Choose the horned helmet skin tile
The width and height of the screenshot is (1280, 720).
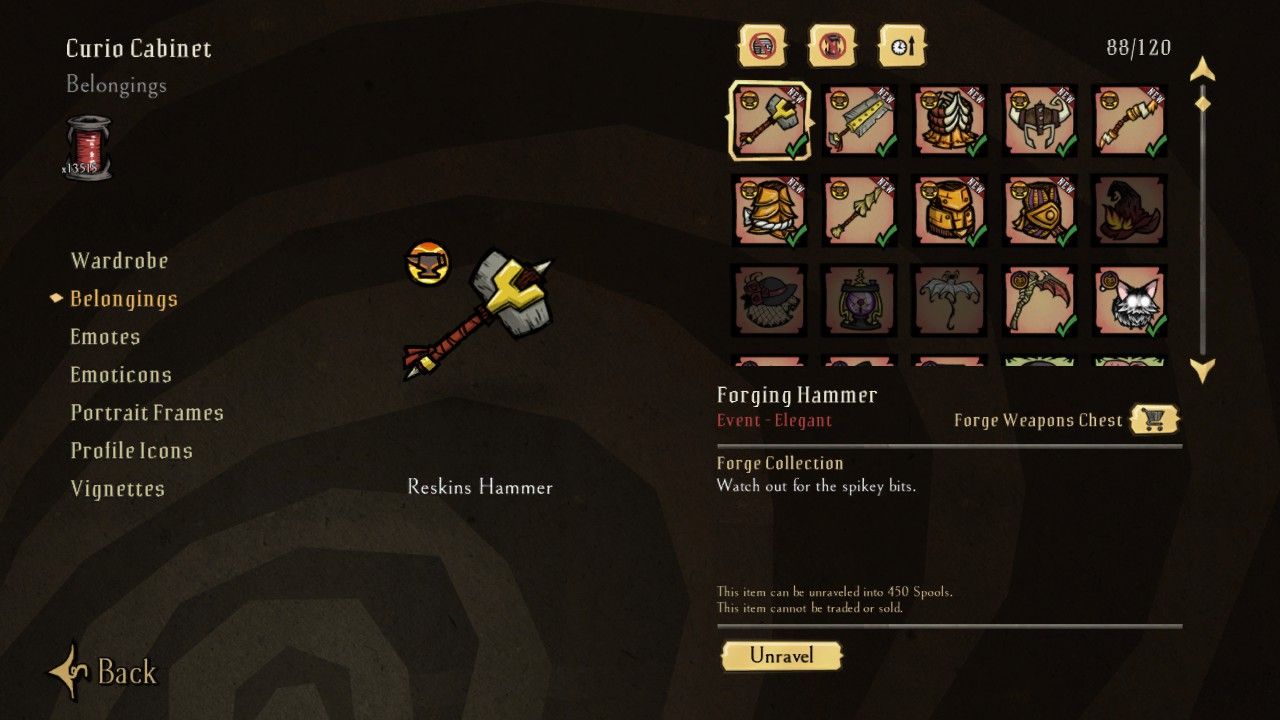pyautogui.click(x=1039, y=120)
